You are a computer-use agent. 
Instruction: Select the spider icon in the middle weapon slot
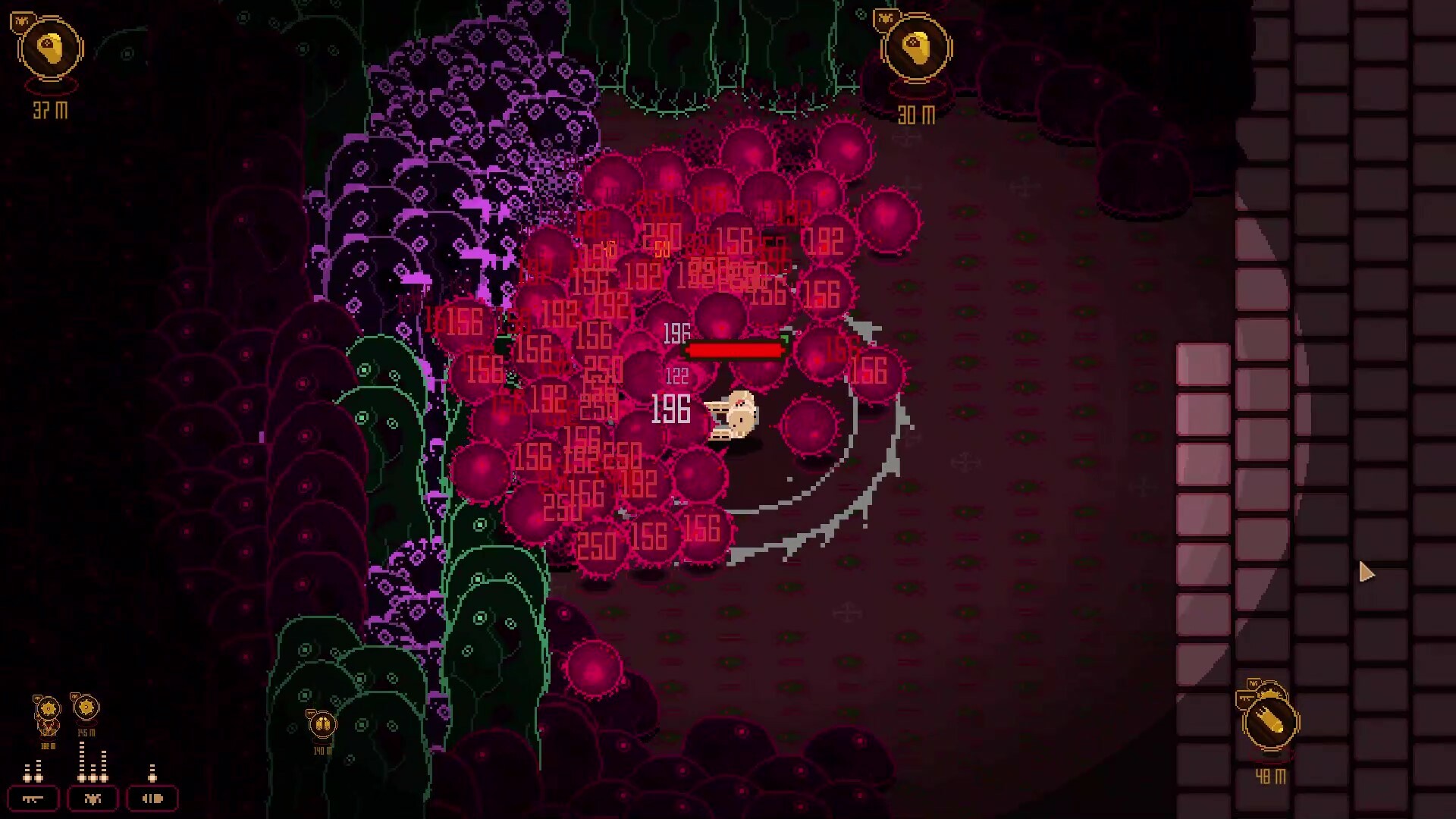point(93,799)
